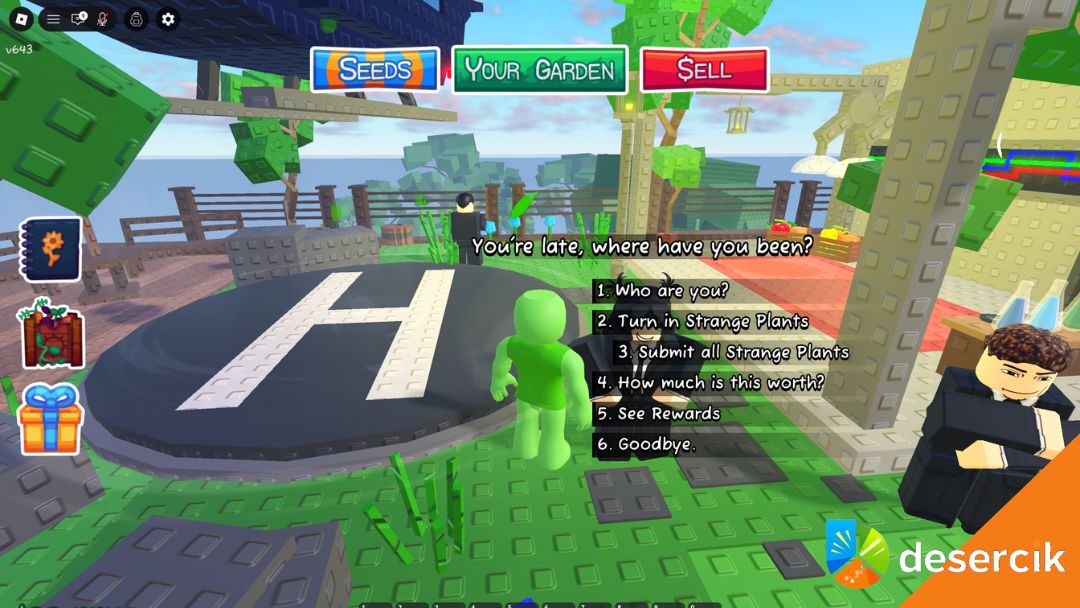The height and width of the screenshot is (608, 1080).
Task: Teleport with the Your Garden button
Action: click(x=540, y=70)
